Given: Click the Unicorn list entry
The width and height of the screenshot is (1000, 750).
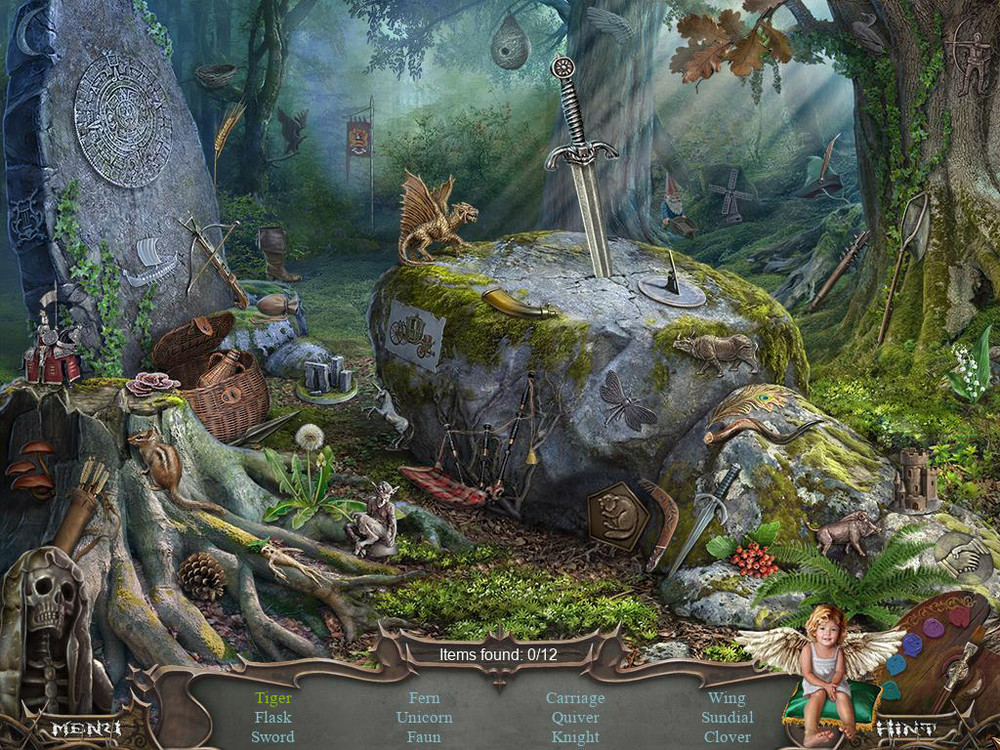Looking at the screenshot, I should click(x=424, y=717).
